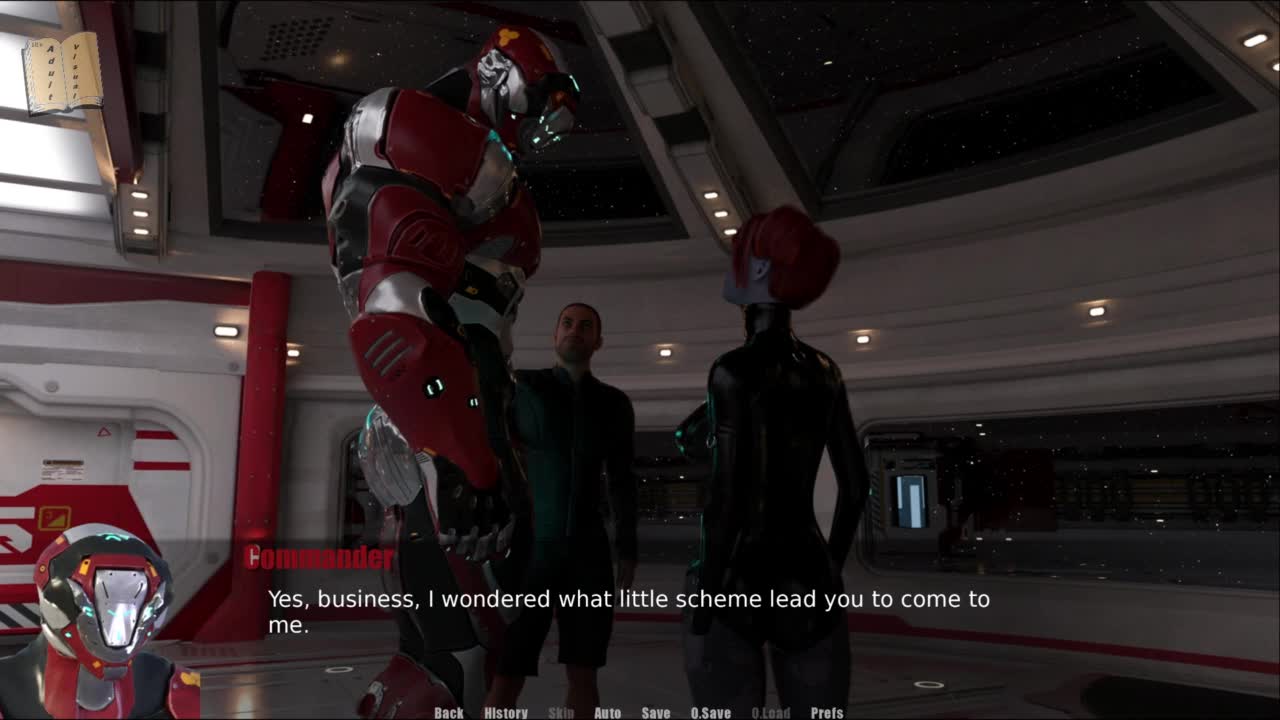Image resolution: width=1280 pixels, height=720 pixels.
Task: Open the Save screen
Action: click(x=656, y=713)
